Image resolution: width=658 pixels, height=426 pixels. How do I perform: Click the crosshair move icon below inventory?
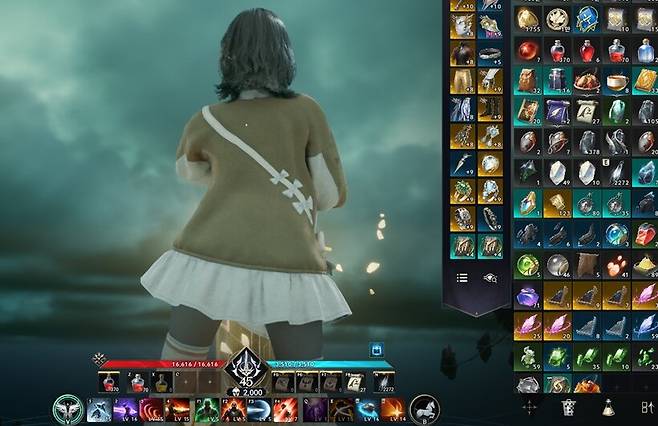pos(529,407)
